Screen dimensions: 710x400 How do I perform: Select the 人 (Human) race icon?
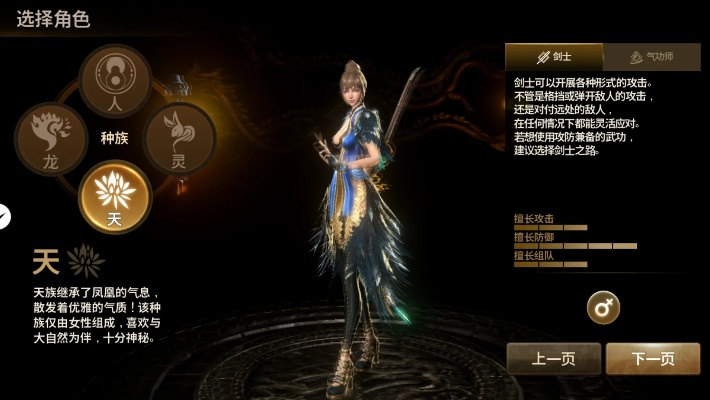(115, 80)
